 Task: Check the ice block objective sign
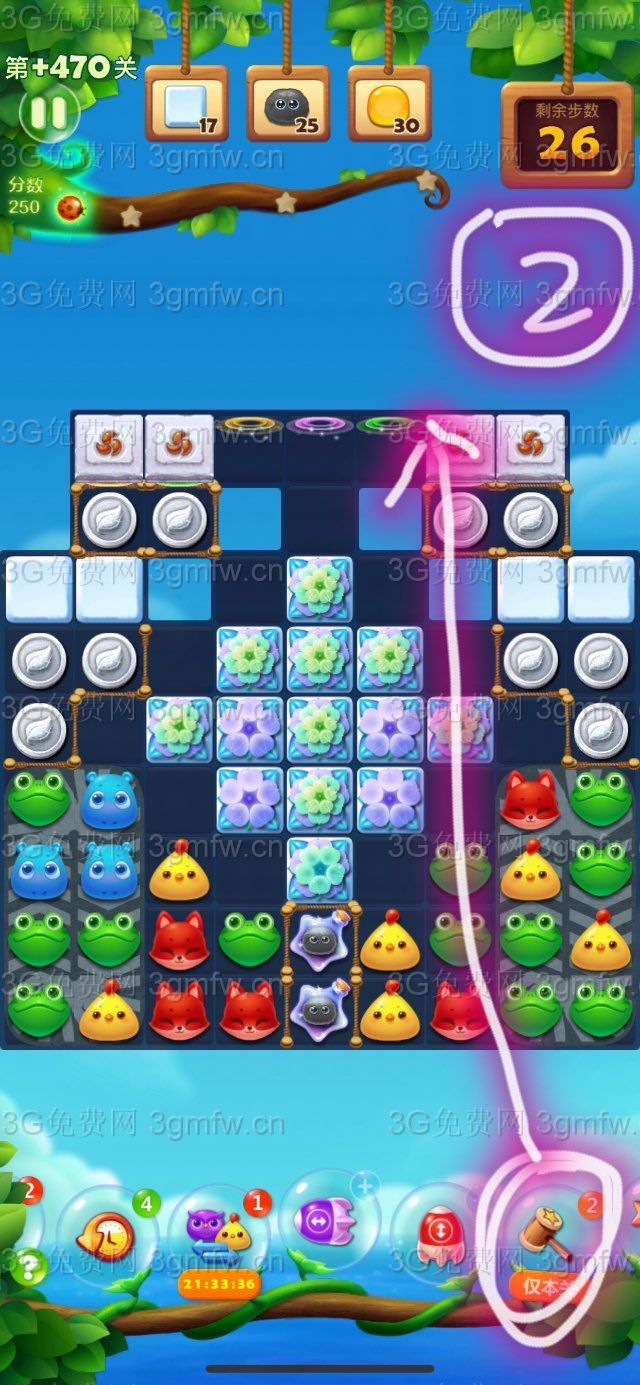point(187,105)
